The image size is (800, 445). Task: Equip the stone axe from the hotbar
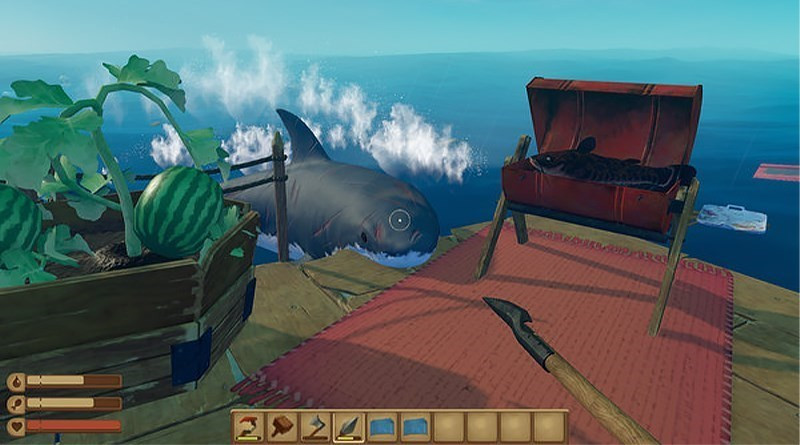coord(315,427)
